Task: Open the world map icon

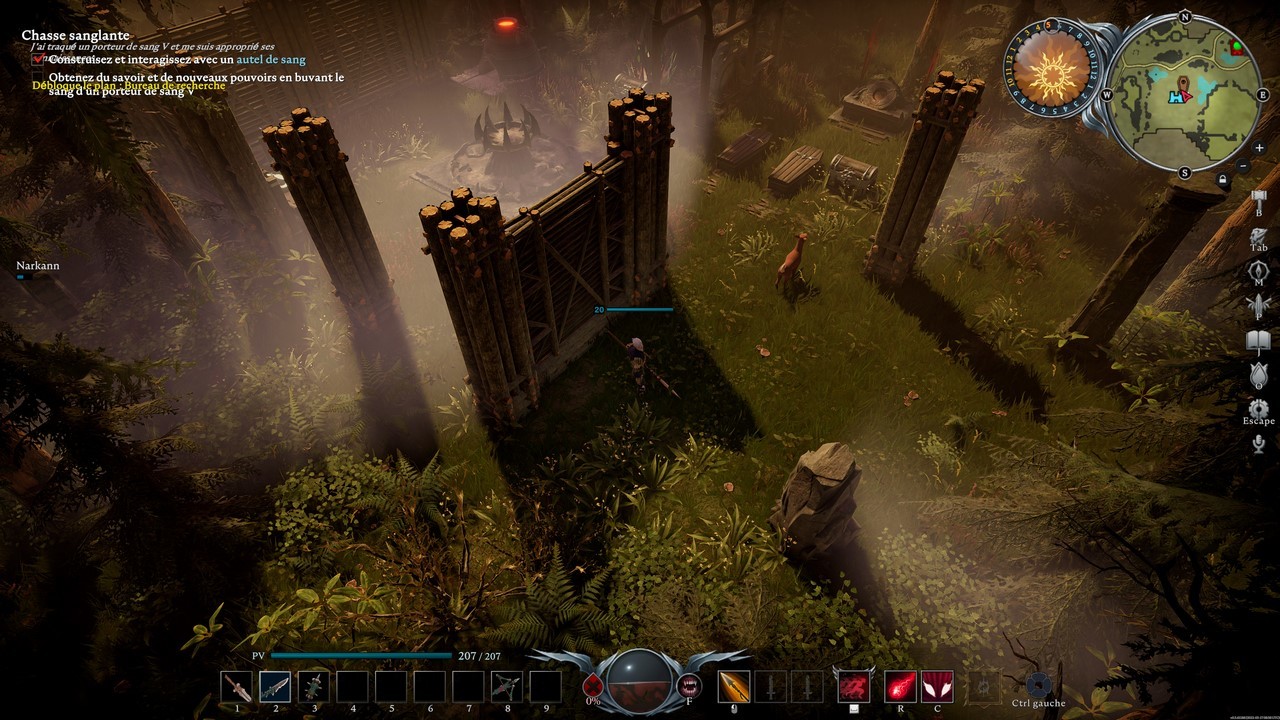Action: click(1259, 271)
